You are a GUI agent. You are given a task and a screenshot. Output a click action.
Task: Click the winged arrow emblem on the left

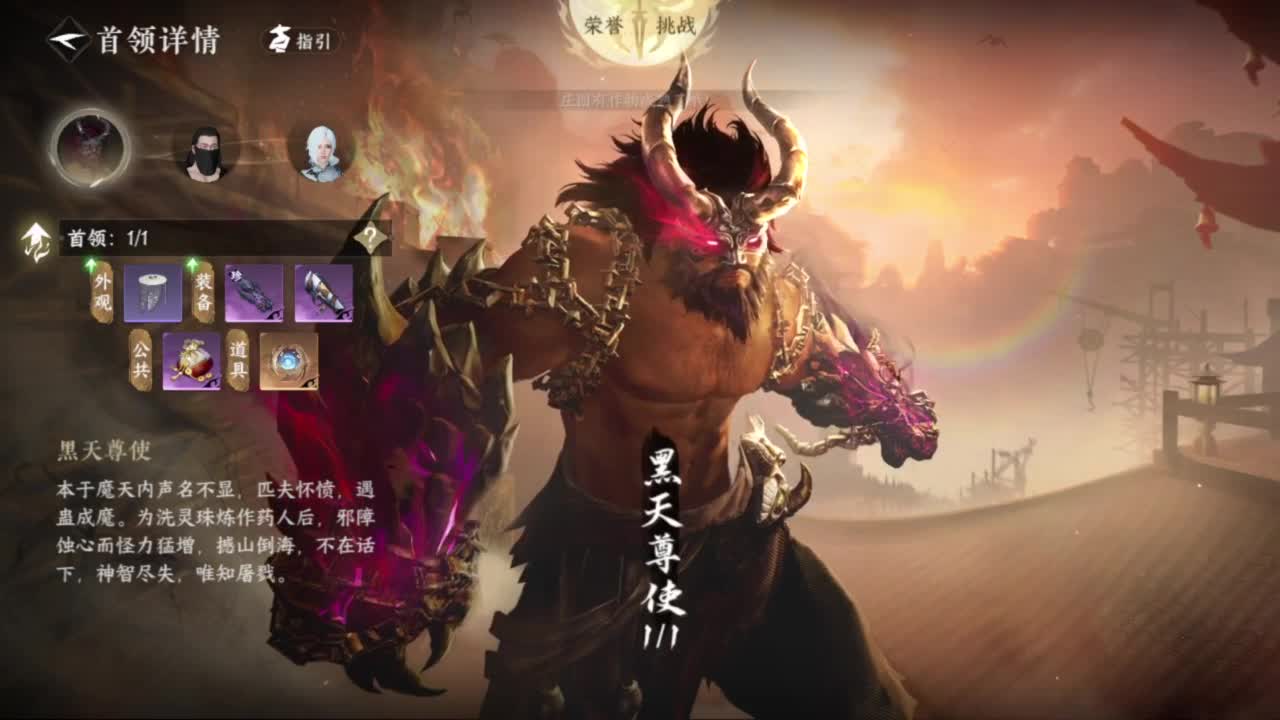pos(35,241)
